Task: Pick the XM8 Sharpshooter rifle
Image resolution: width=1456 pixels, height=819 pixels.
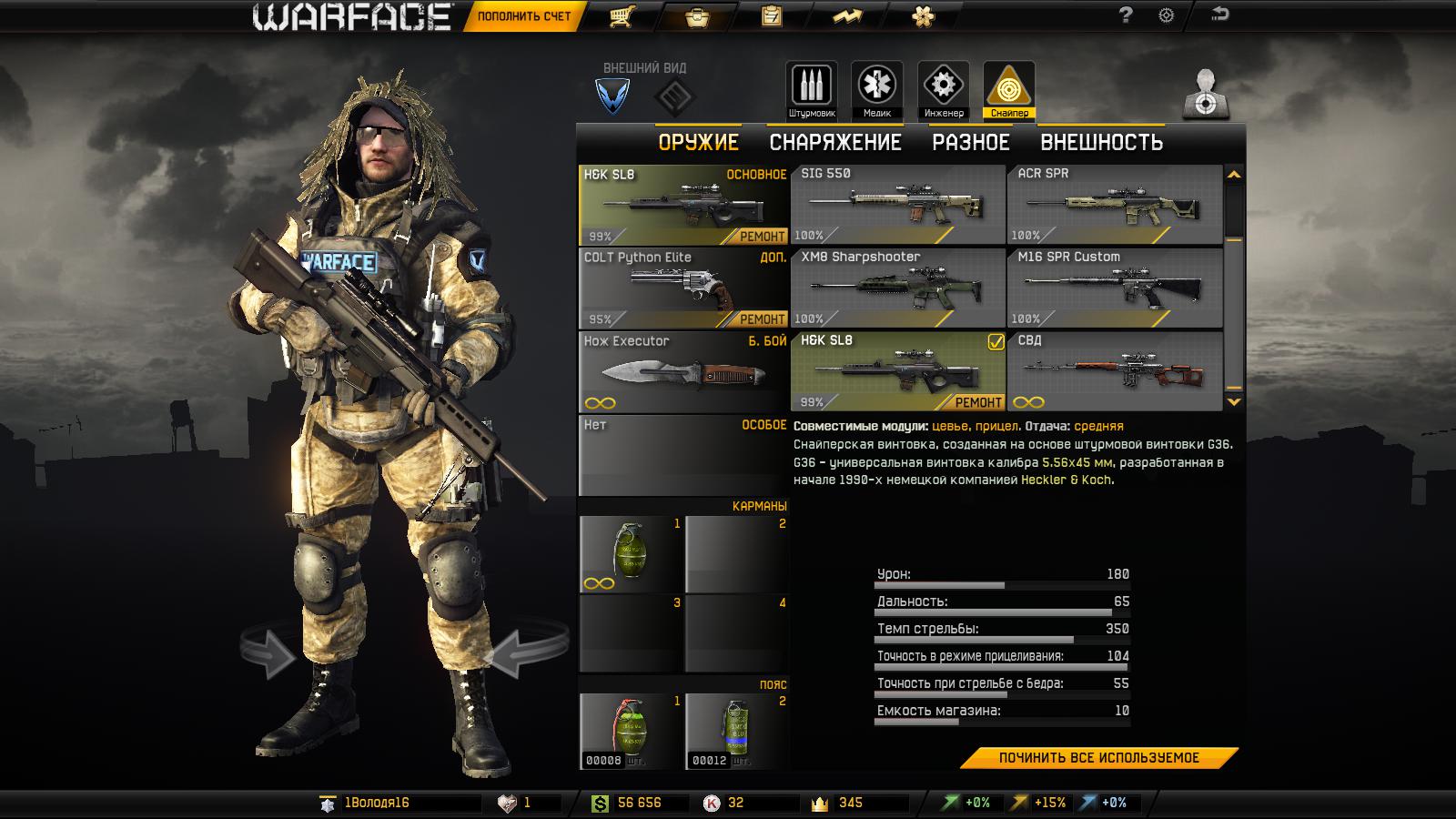Action: [x=897, y=288]
